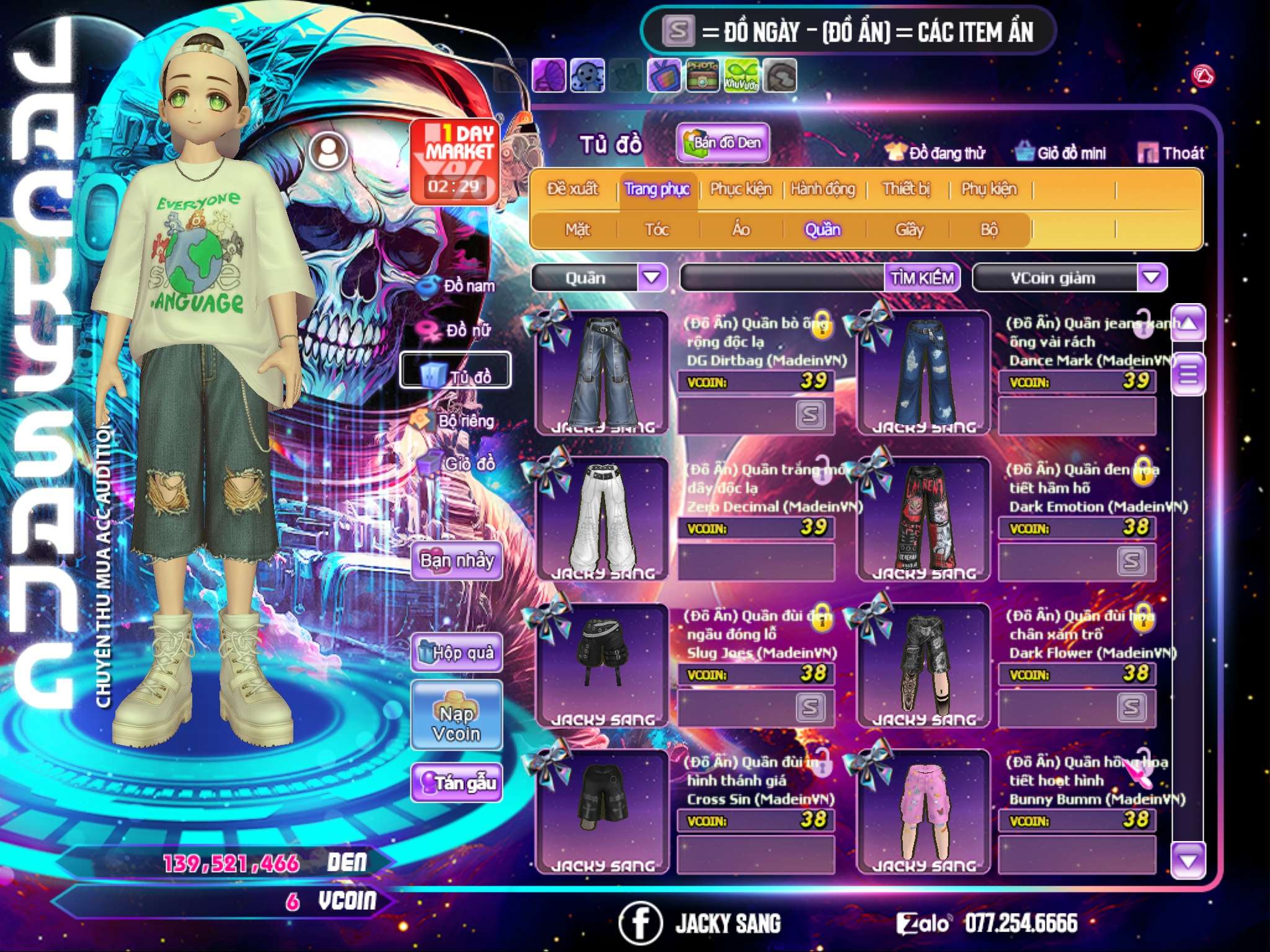Select the DG Dirtbag wide jeans thumbnail
This screenshot has height=952, width=1270.
pyautogui.click(x=603, y=372)
